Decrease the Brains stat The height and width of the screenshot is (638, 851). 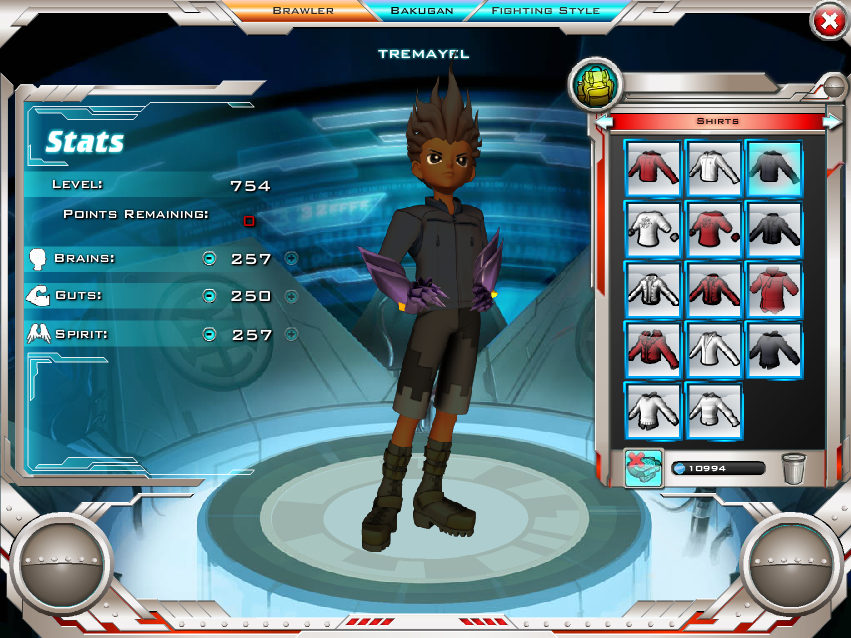[x=209, y=258]
